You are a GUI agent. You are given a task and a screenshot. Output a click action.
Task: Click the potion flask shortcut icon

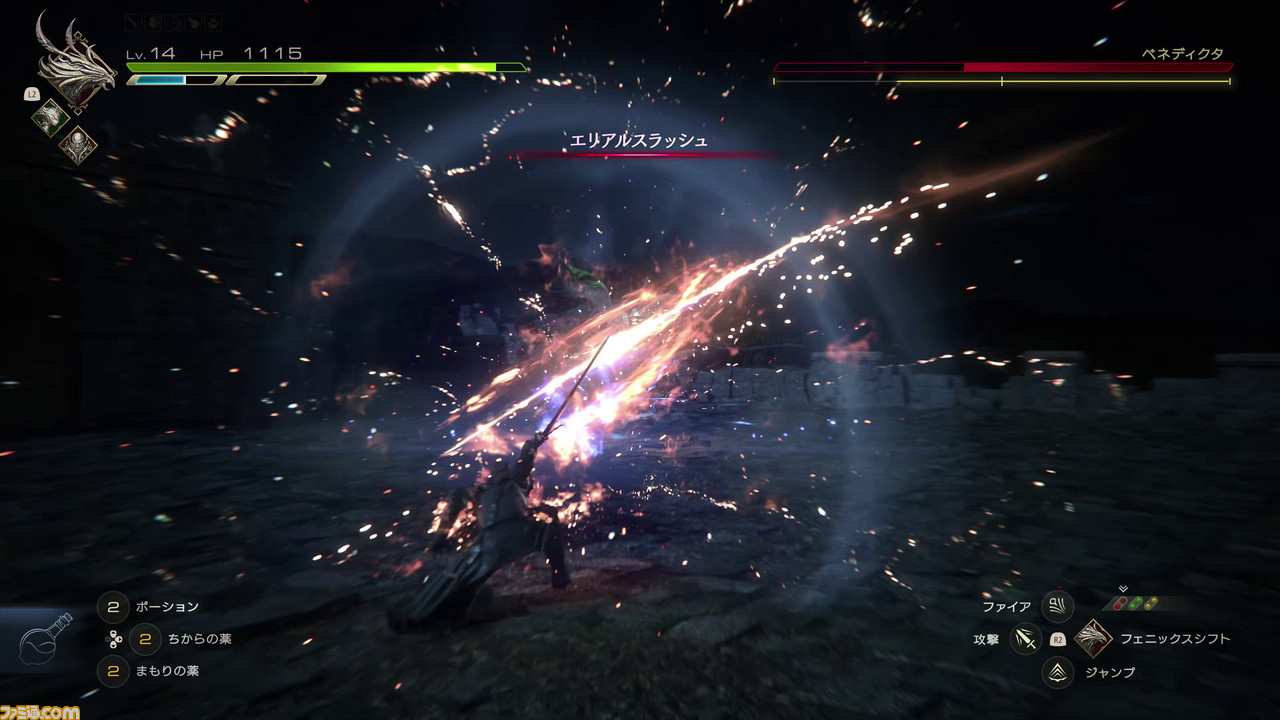[46, 641]
